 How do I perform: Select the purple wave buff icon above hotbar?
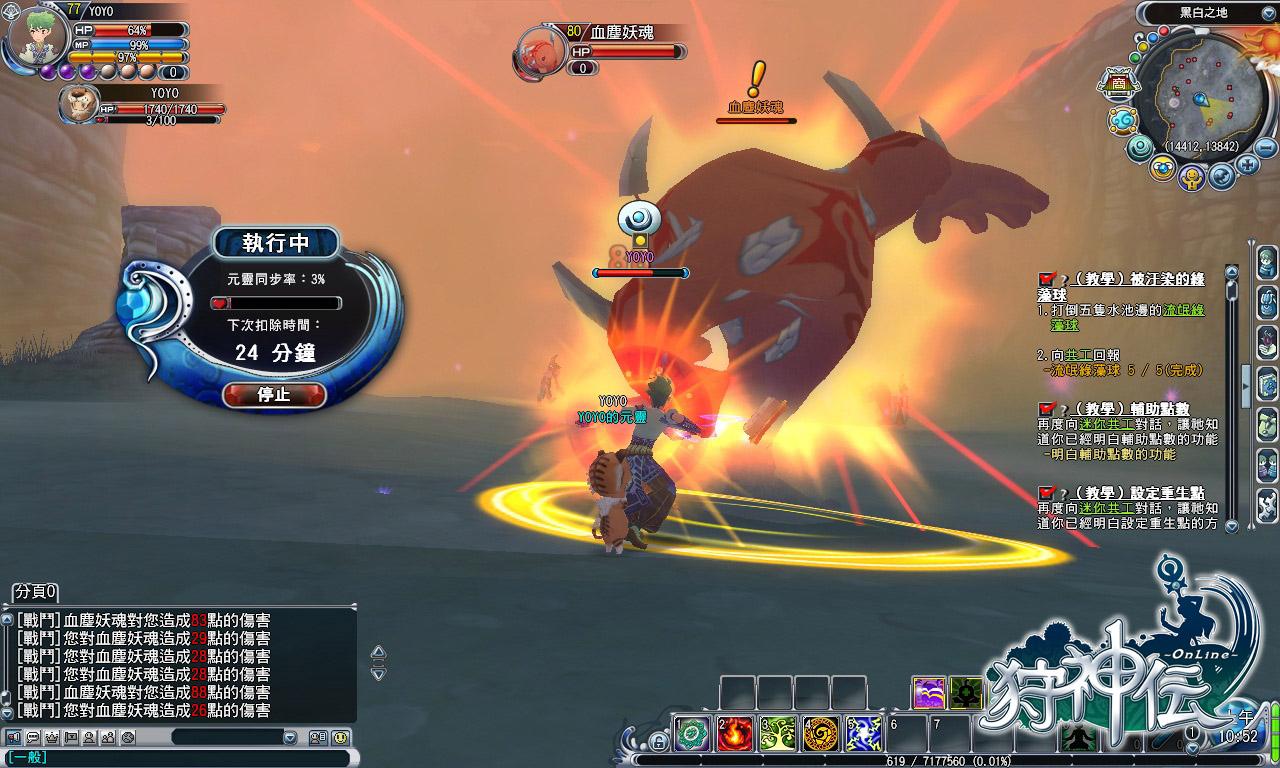coord(929,693)
